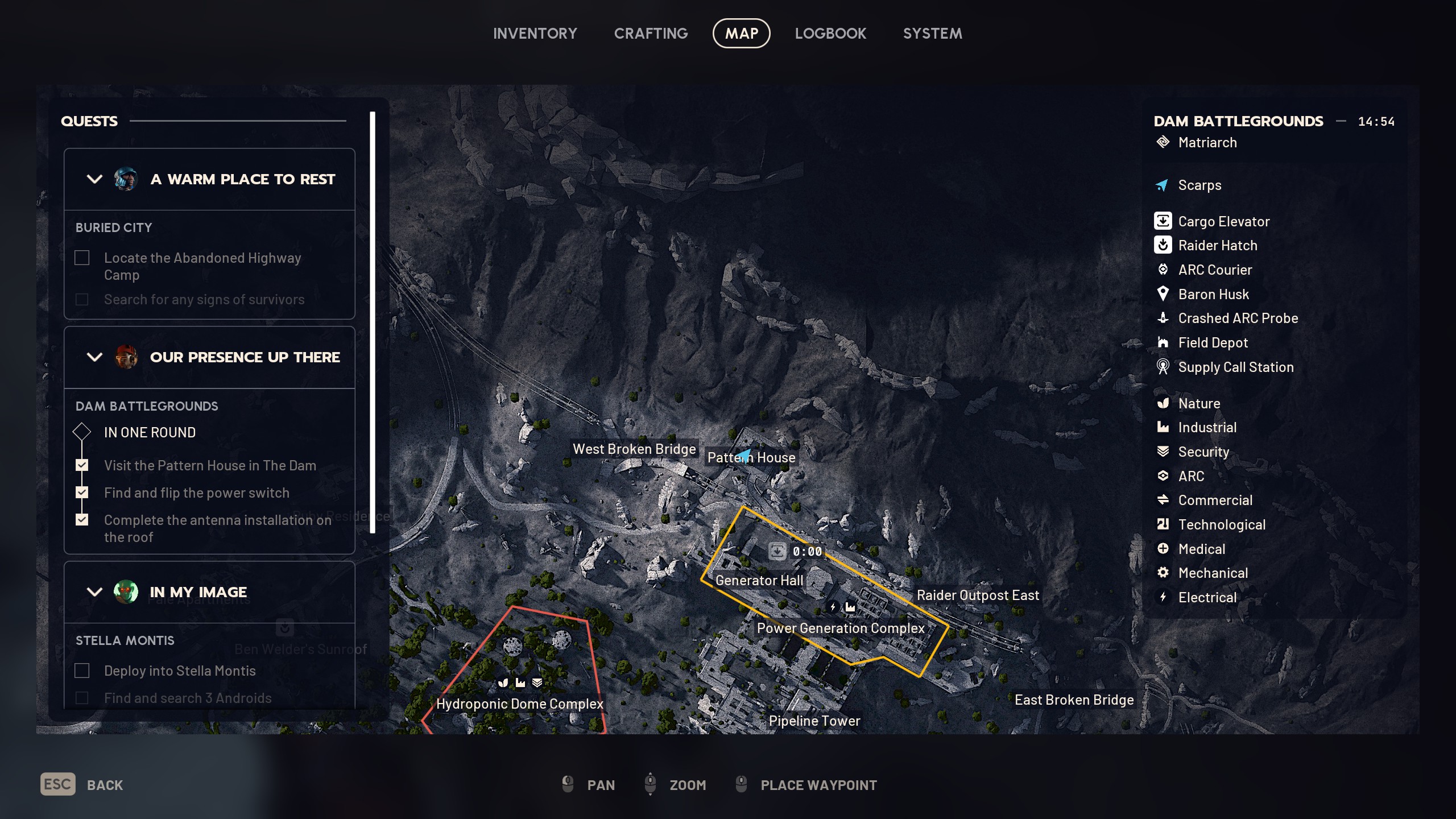1456x819 pixels.
Task: Click the quest list scrollbar
Action: point(373,322)
